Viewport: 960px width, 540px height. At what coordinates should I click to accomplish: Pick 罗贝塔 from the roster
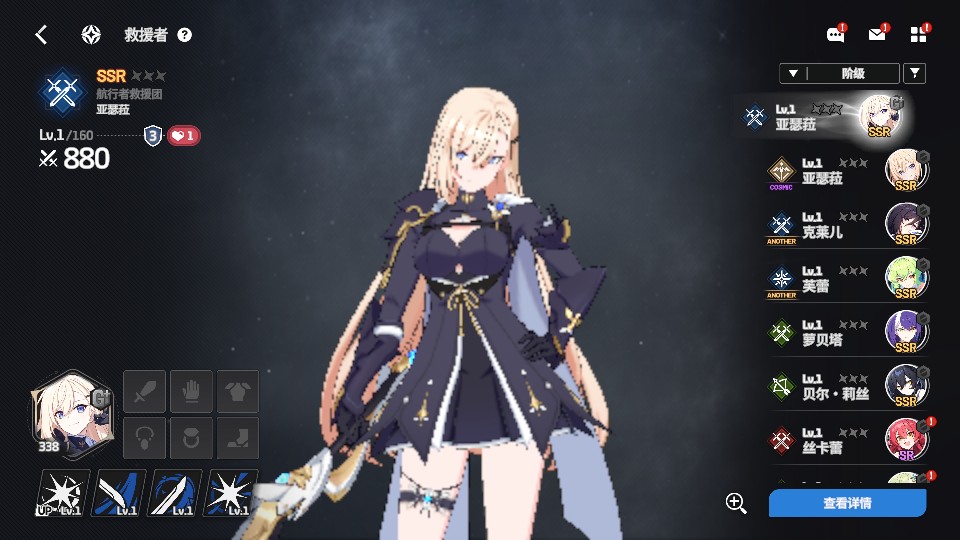pyautogui.click(x=846, y=332)
